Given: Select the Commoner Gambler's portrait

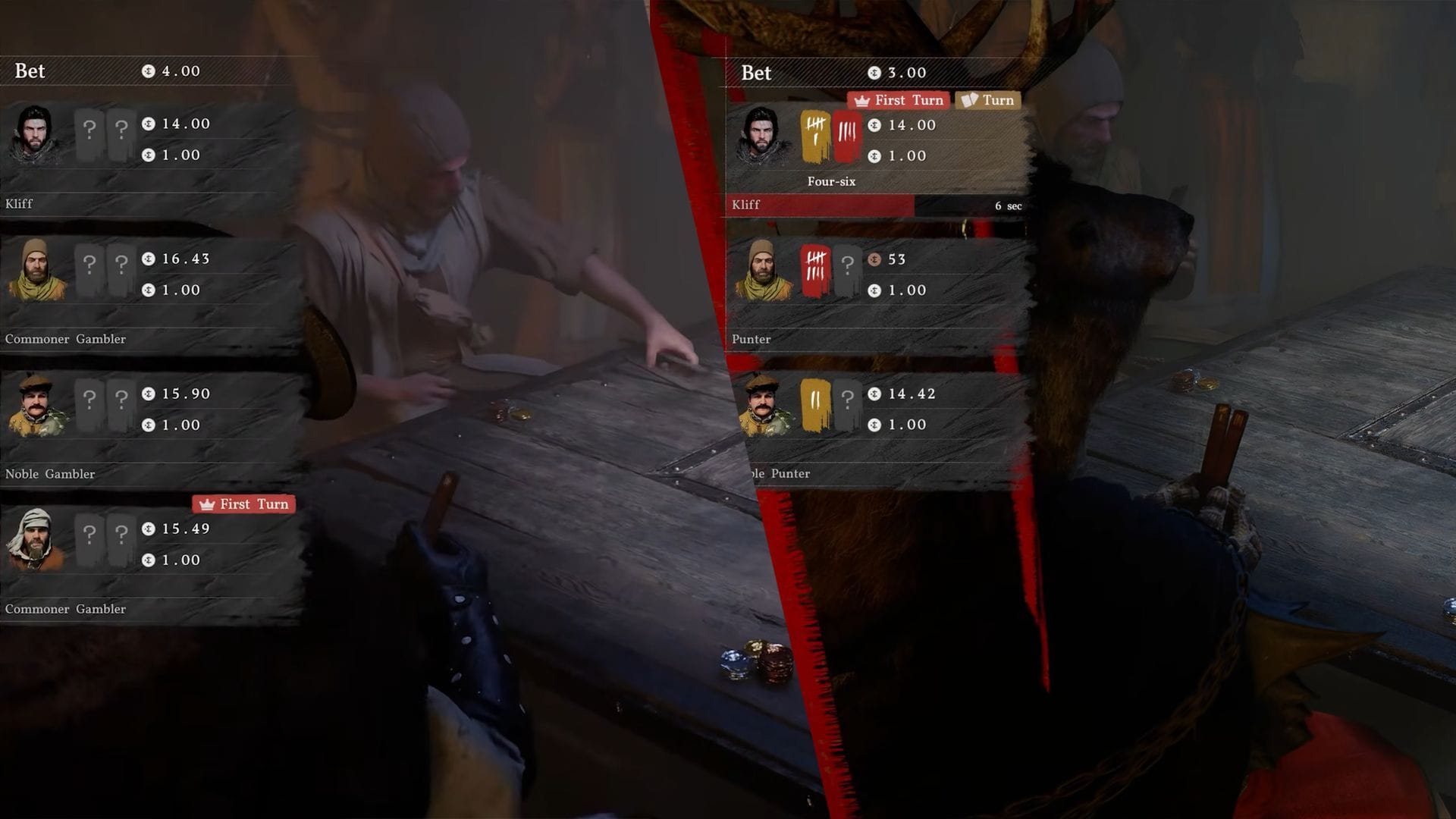Looking at the screenshot, I should tap(34, 269).
